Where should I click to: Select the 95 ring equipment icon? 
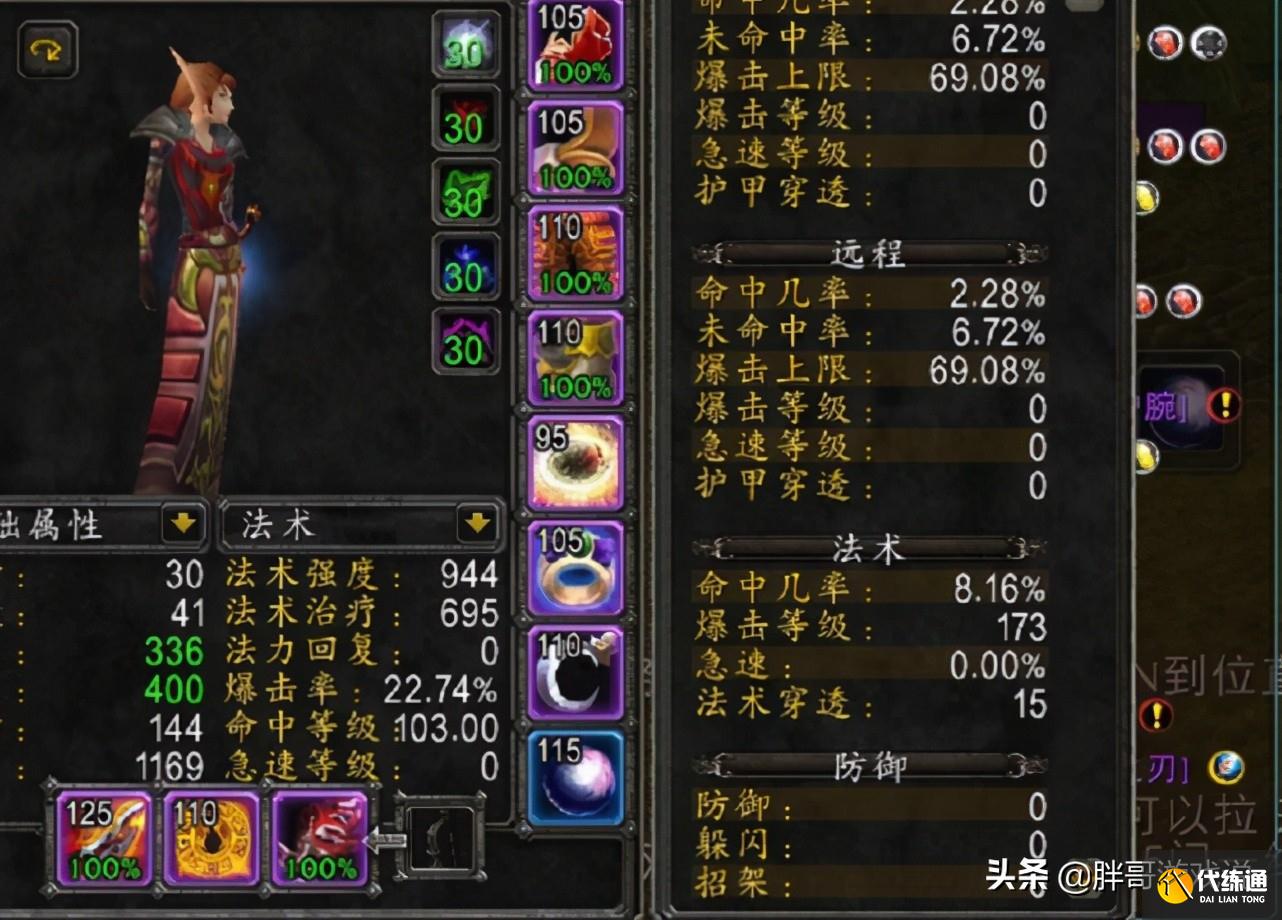[x=575, y=462]
